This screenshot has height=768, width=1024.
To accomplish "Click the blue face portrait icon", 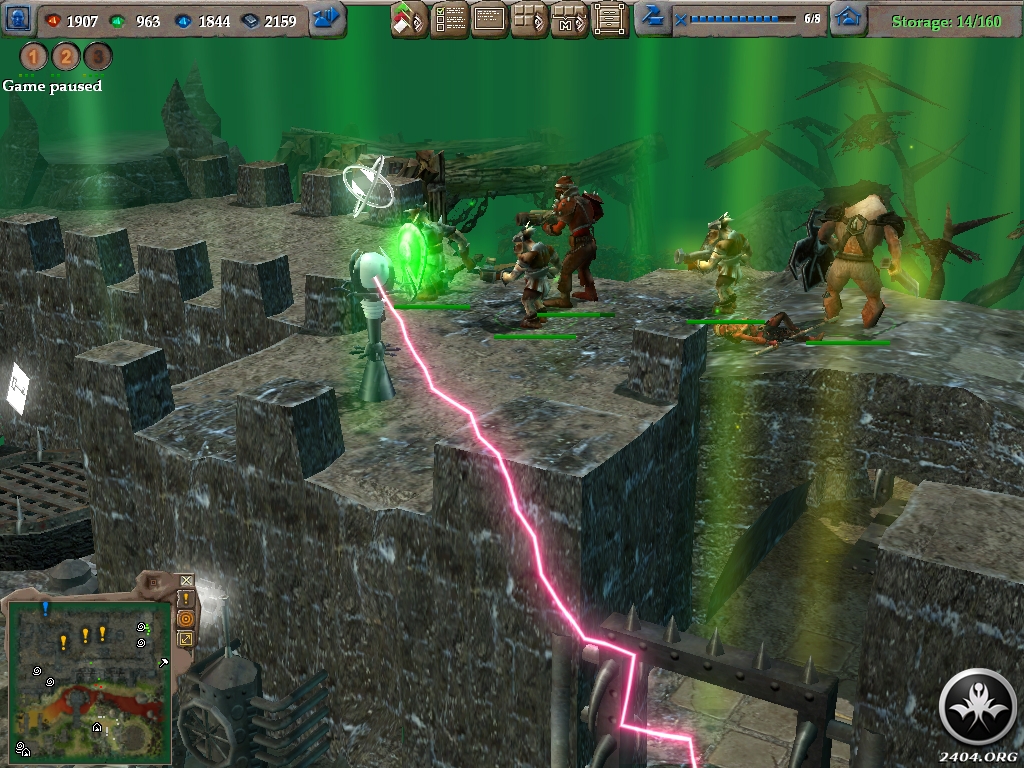I will [20, 19].
